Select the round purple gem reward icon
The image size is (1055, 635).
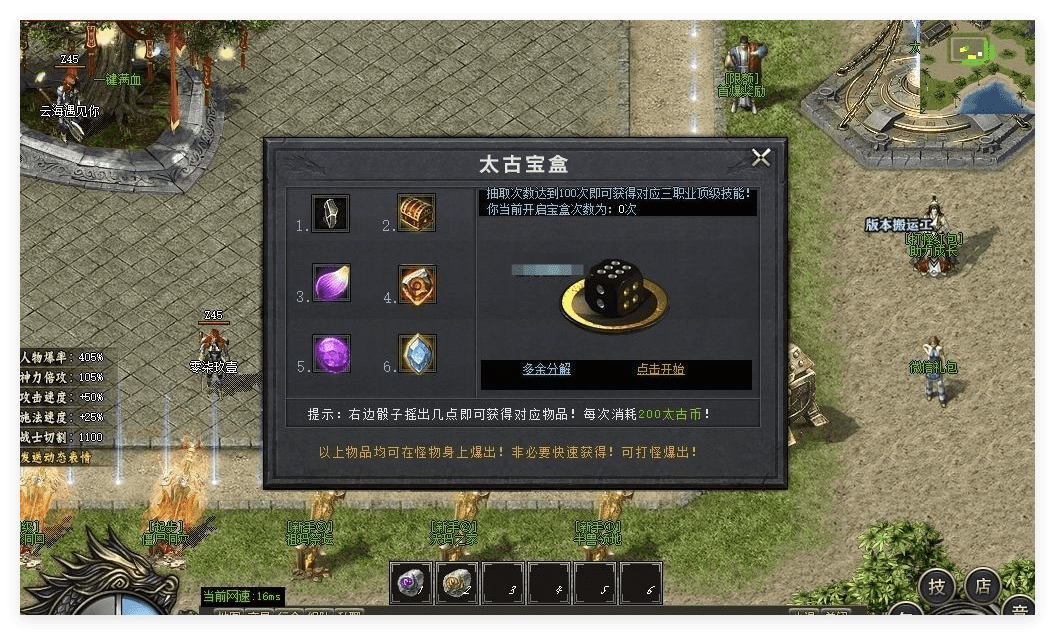tap(330, 354)
